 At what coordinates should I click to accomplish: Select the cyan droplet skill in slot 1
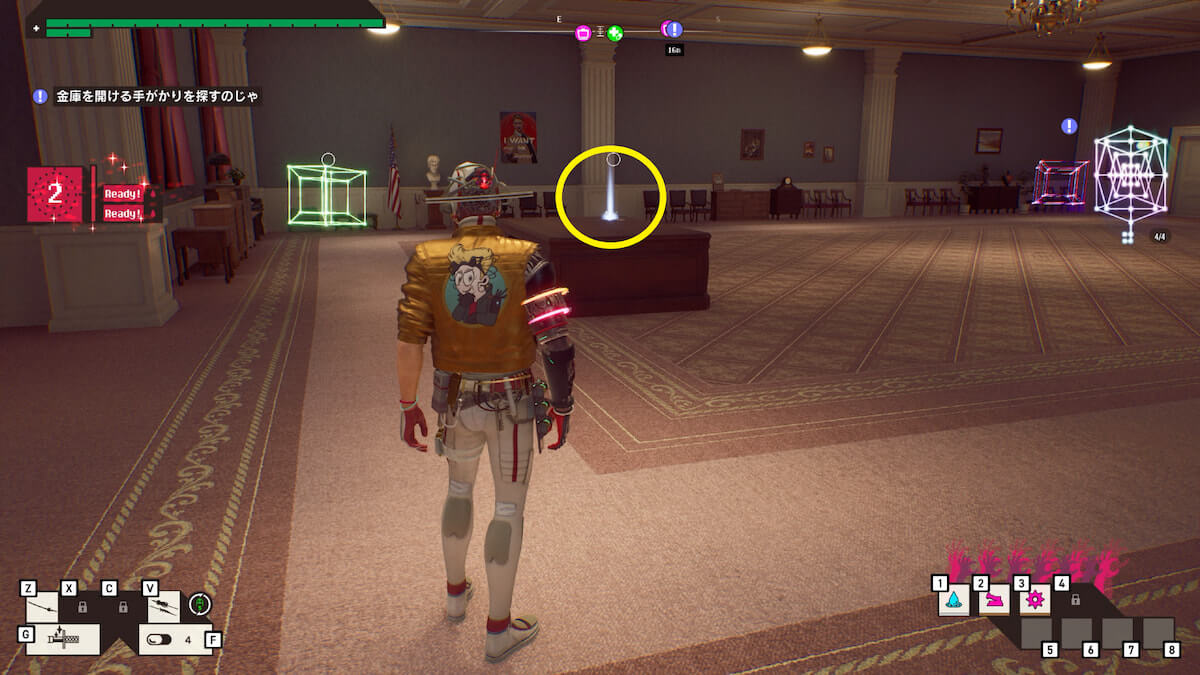(x=954, y=600)
